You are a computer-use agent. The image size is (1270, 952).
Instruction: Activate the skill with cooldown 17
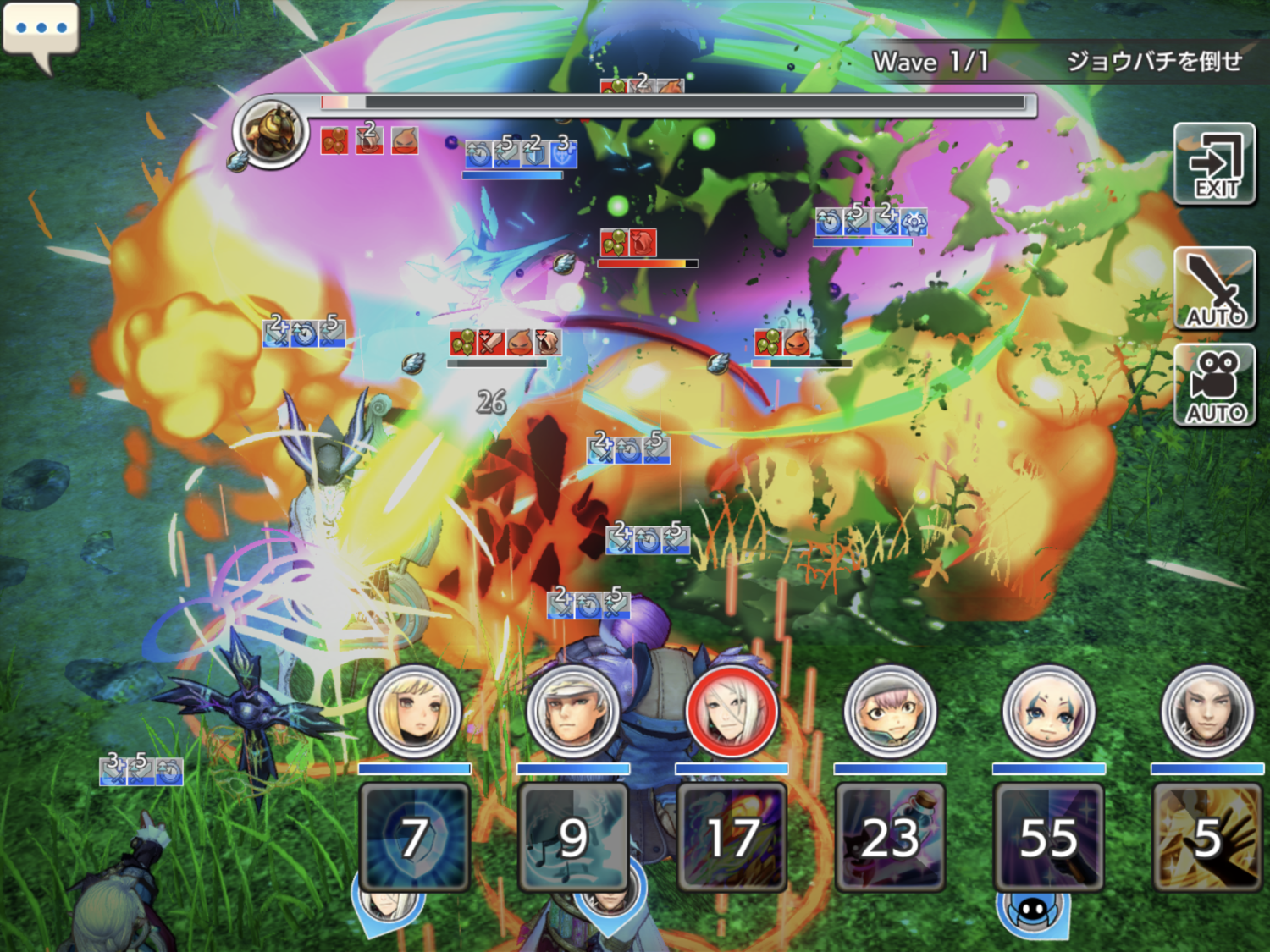pos(732,836)
